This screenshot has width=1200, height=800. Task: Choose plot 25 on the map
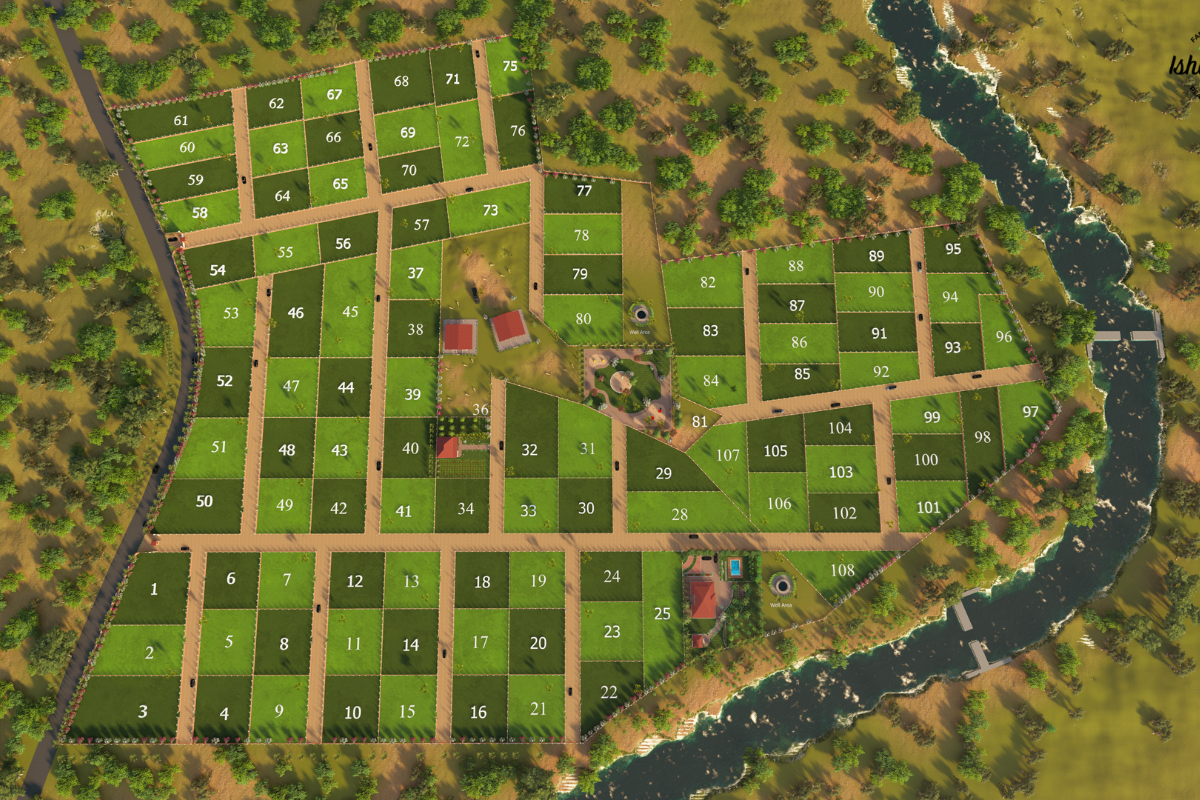click(x=662, y=613)
